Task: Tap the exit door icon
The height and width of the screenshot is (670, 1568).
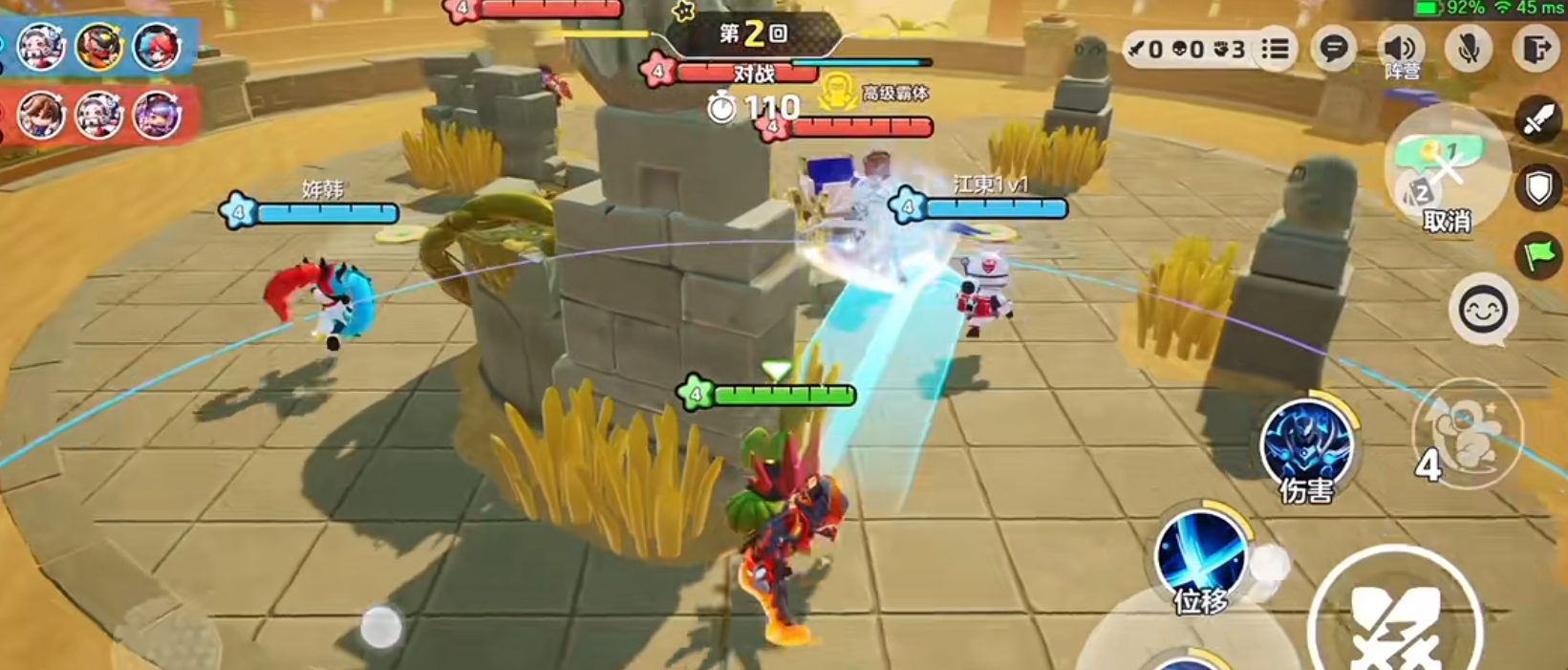Action: [1536, 48]
